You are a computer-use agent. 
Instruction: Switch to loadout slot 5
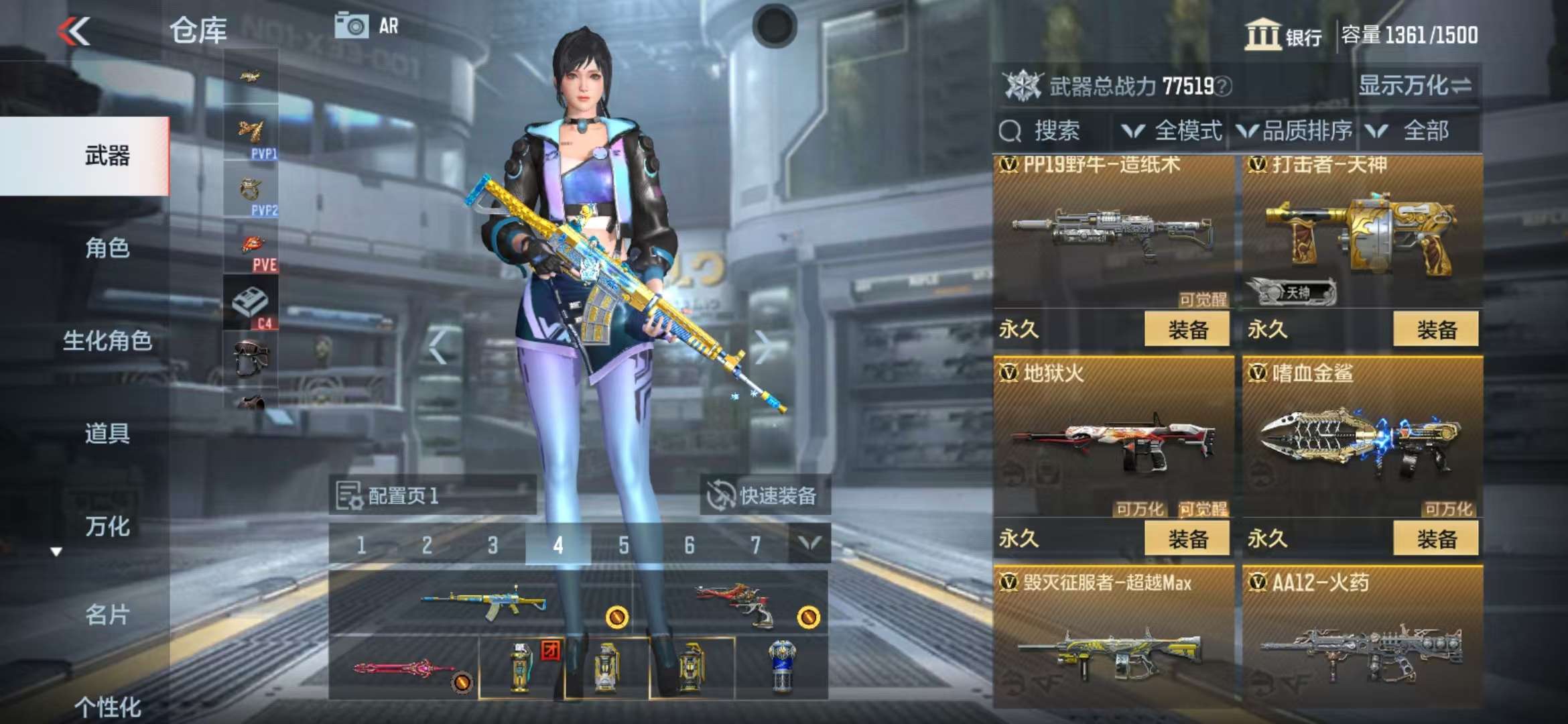(x=623, y=545)
